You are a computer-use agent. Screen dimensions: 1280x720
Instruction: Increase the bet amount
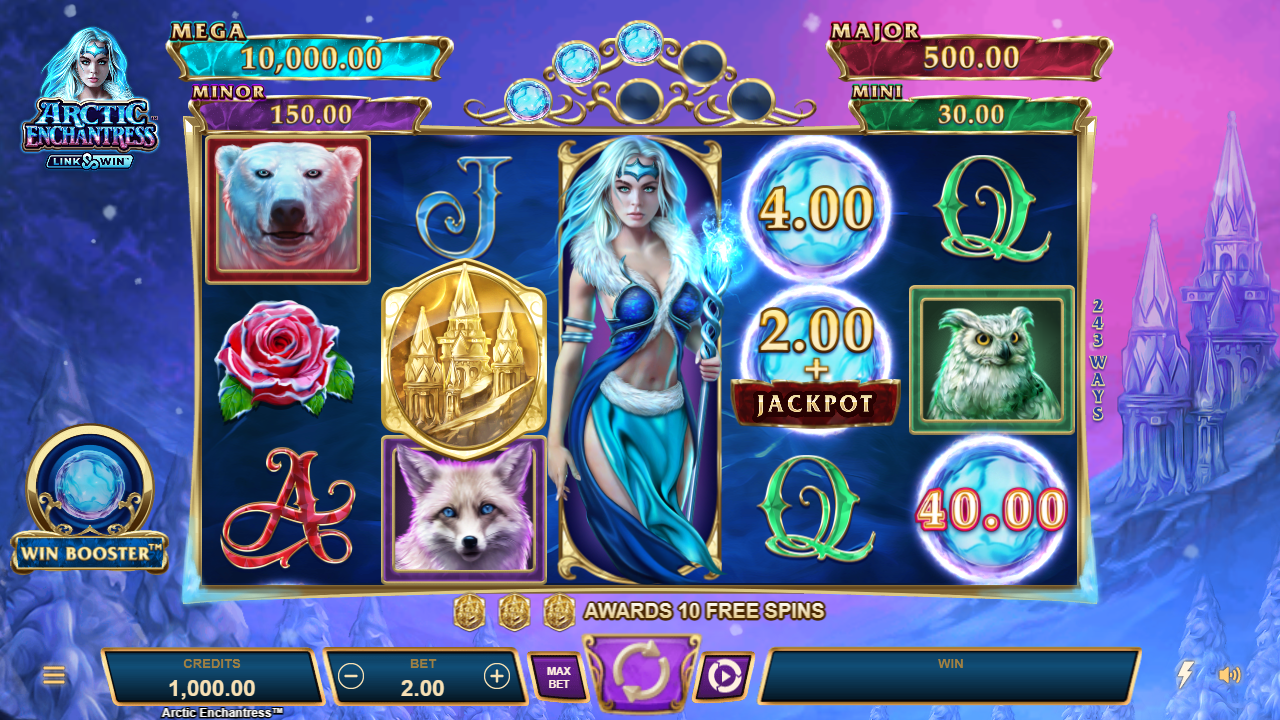click(x=497, y=677)
